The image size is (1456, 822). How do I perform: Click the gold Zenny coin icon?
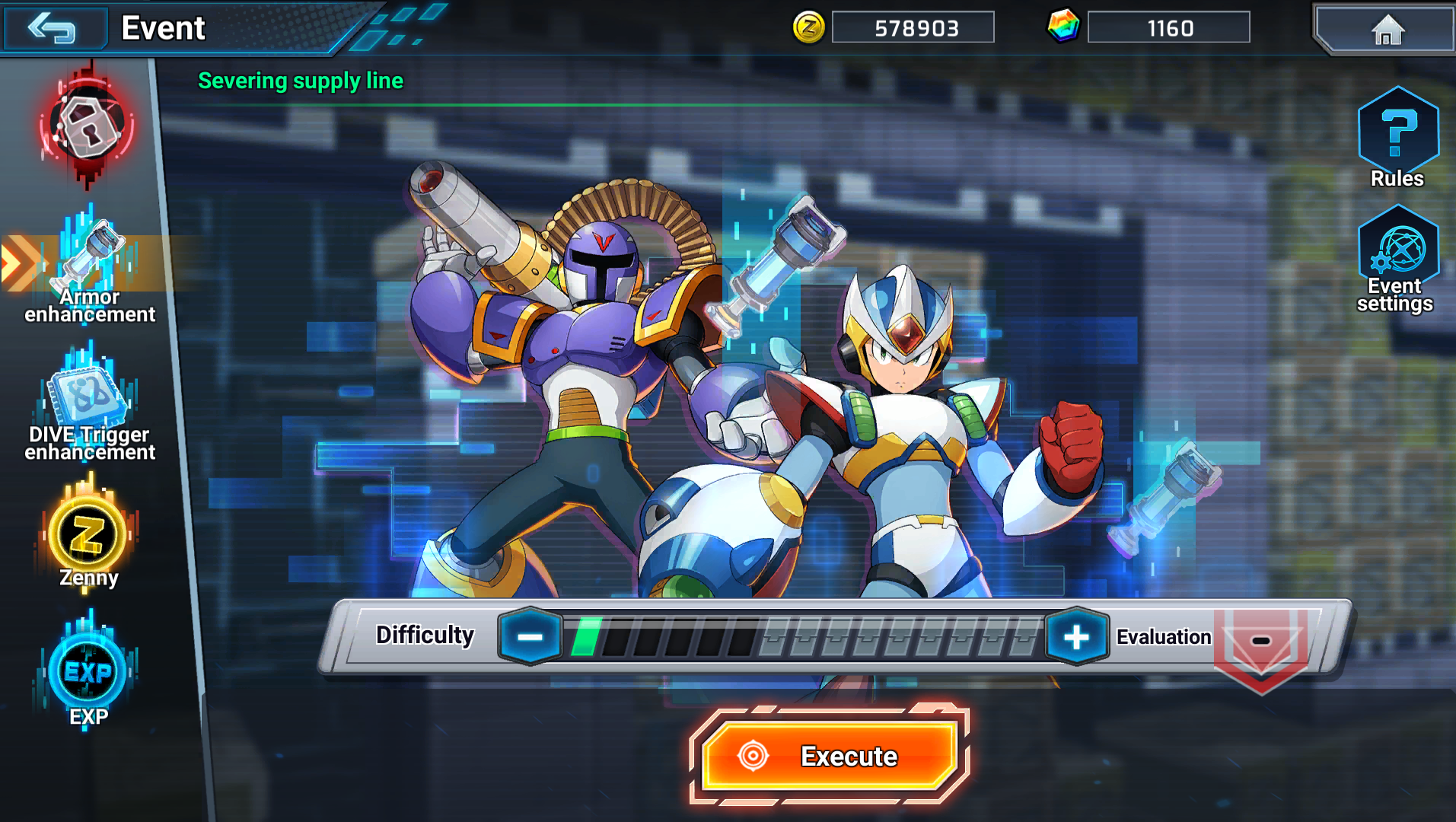coord(808,28)
